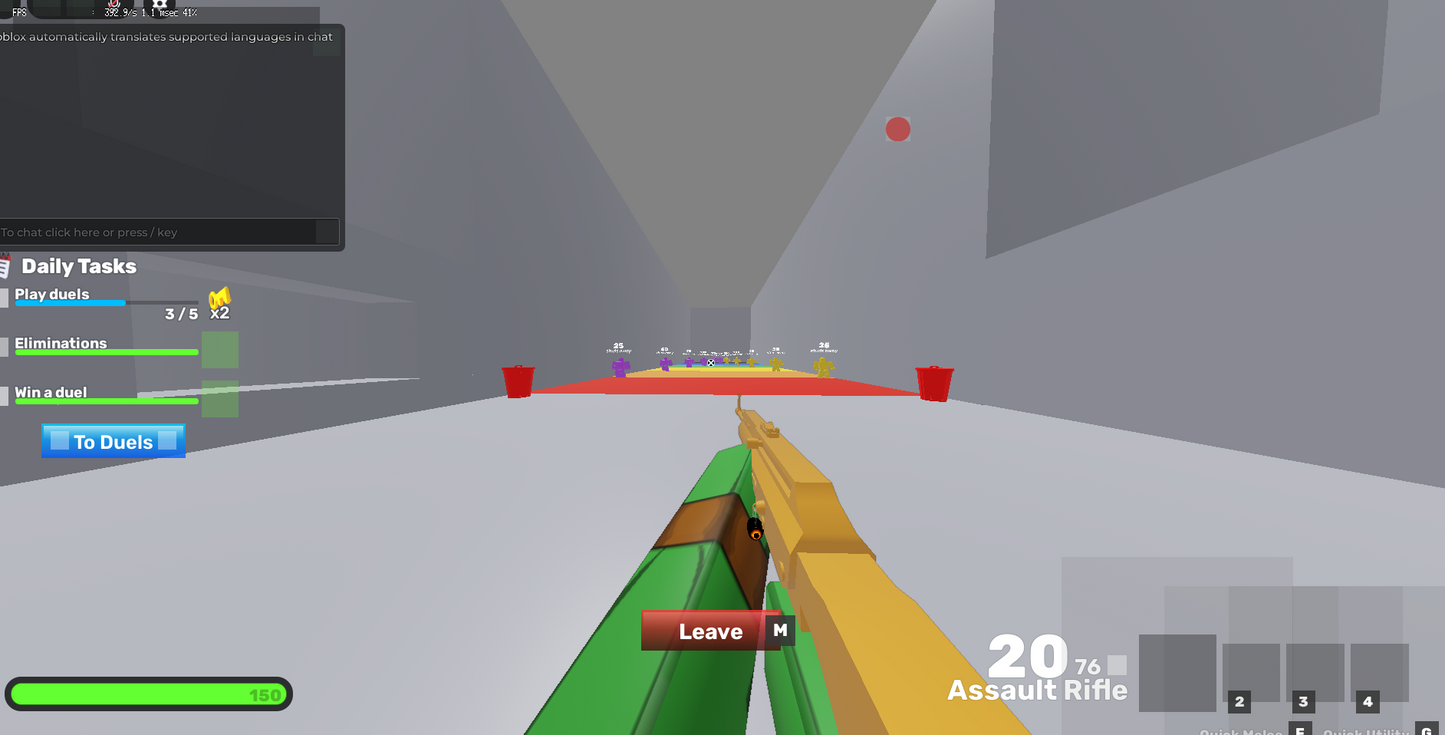Viewport: 1445px width, 735px height.
Task: Check off the Play duels task
Action: 4,297
